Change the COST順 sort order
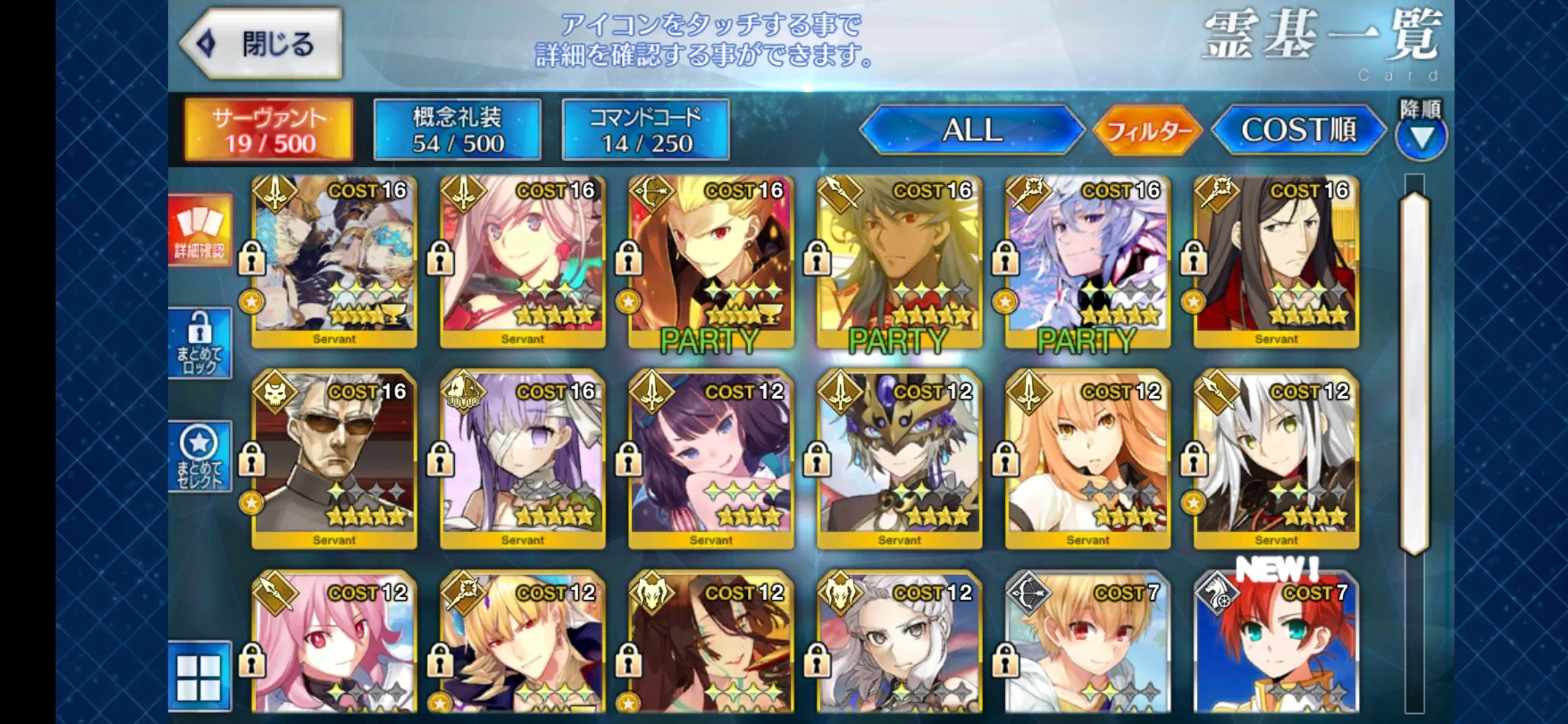This screenshot has height=724, width=1568. point(1298,130)
